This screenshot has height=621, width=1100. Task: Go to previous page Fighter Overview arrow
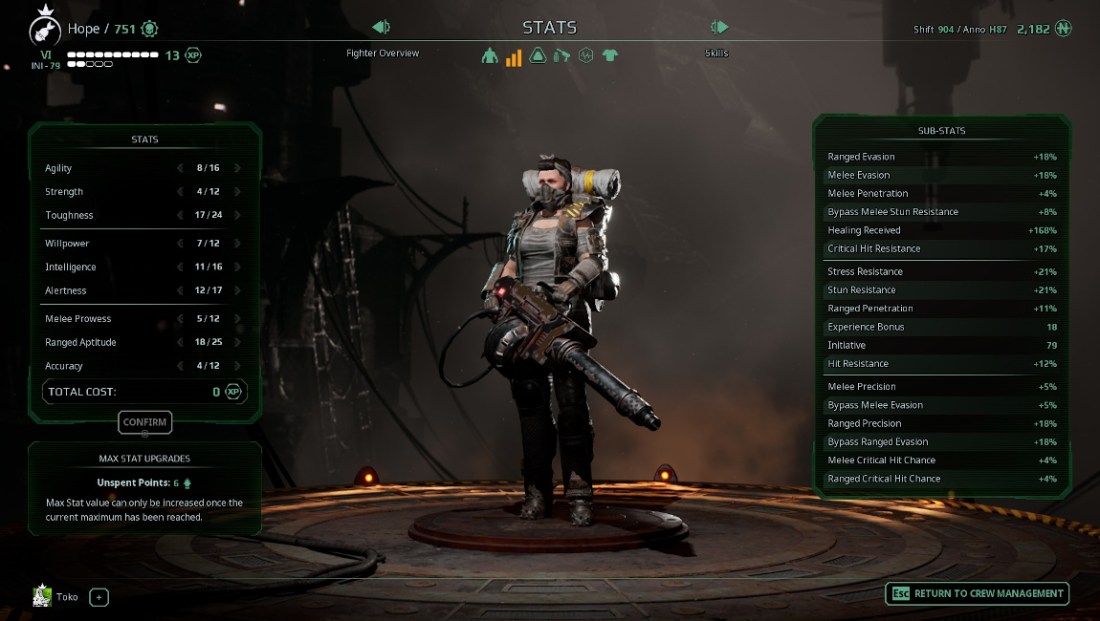[380, 27]
